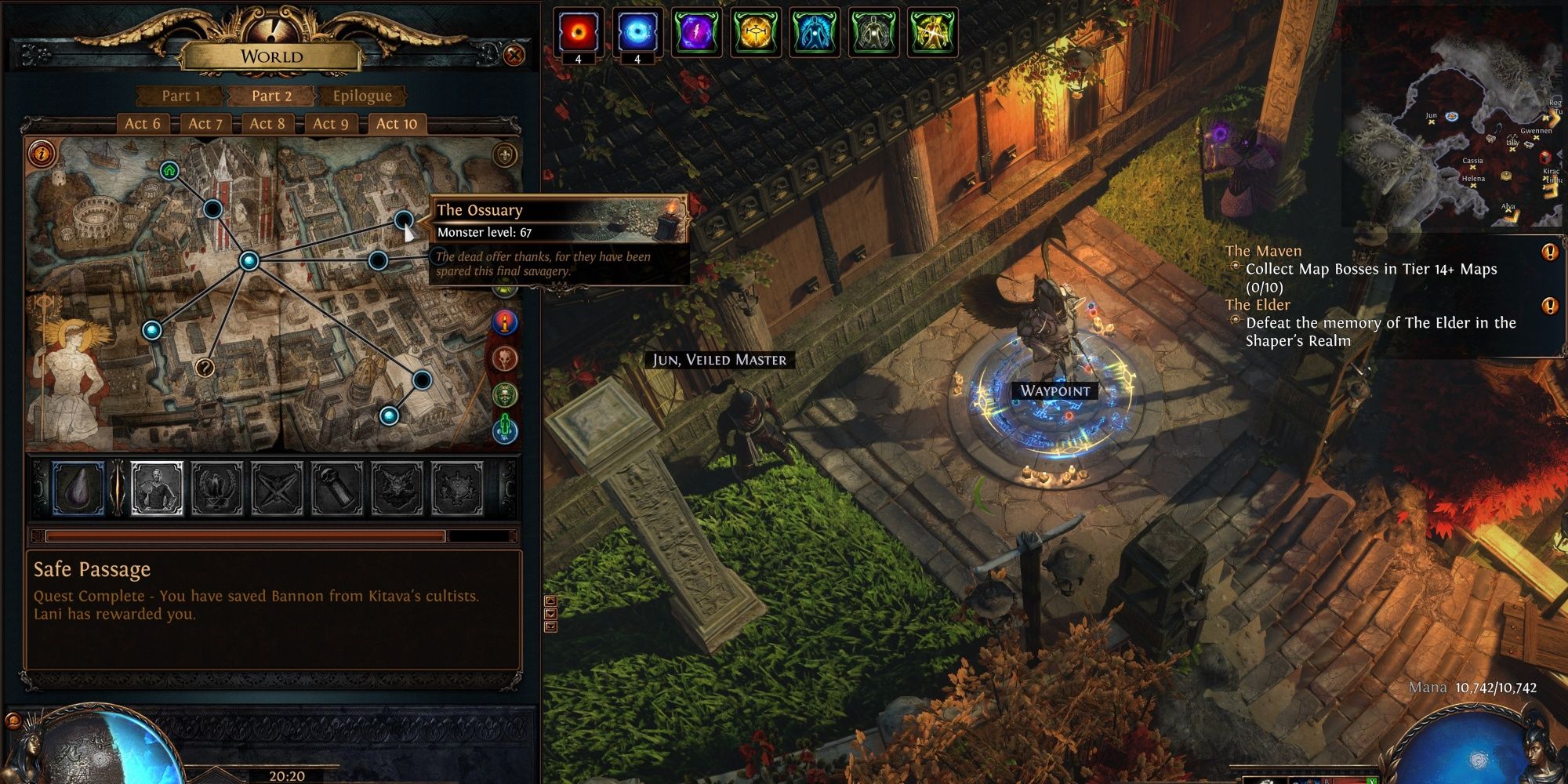Viewport: 1568px width, 784px height.
Task: Click the red candle icon
Action: click(505, 321)
